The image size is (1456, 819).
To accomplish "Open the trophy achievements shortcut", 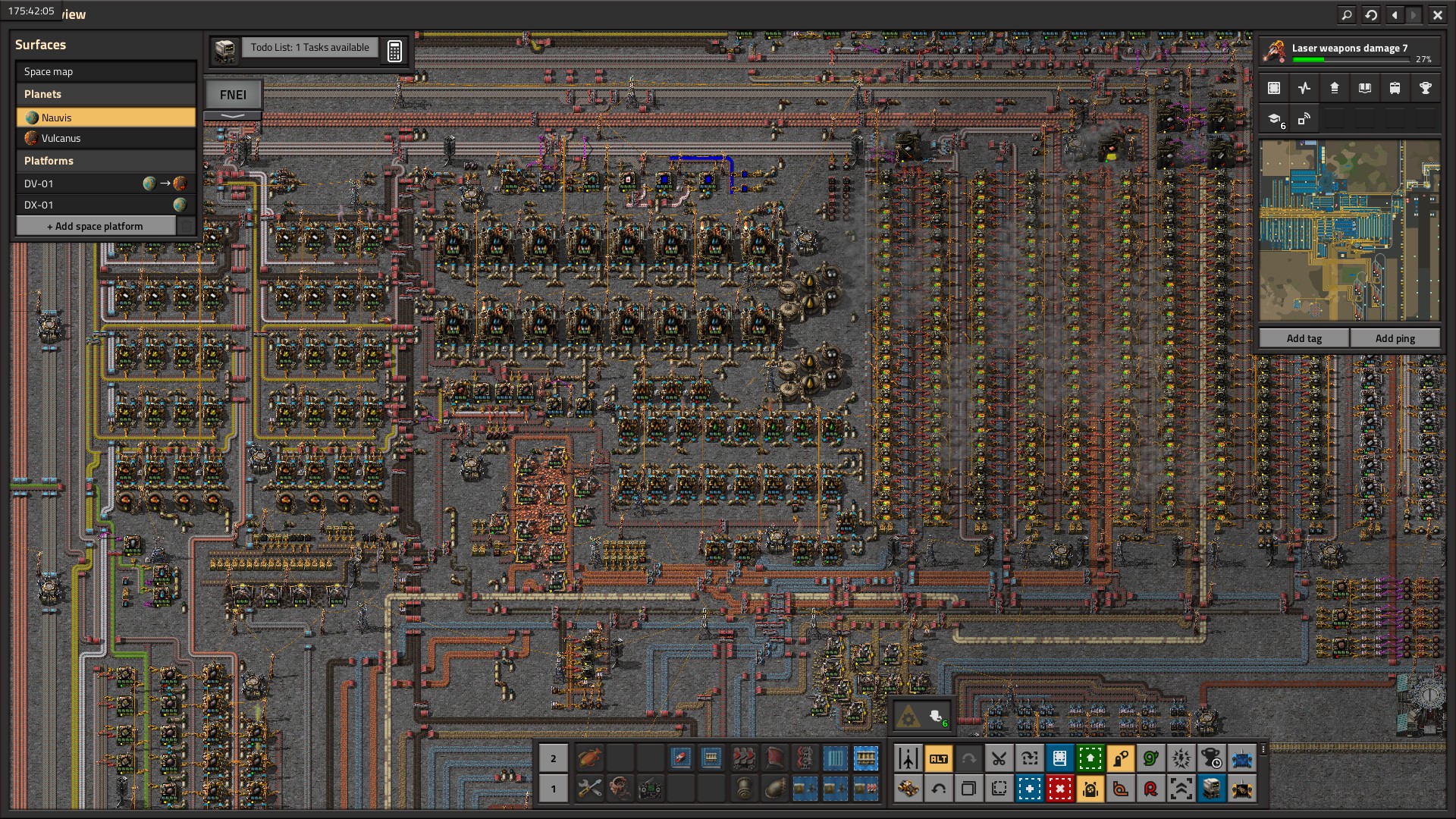I will coord(1425,88).
